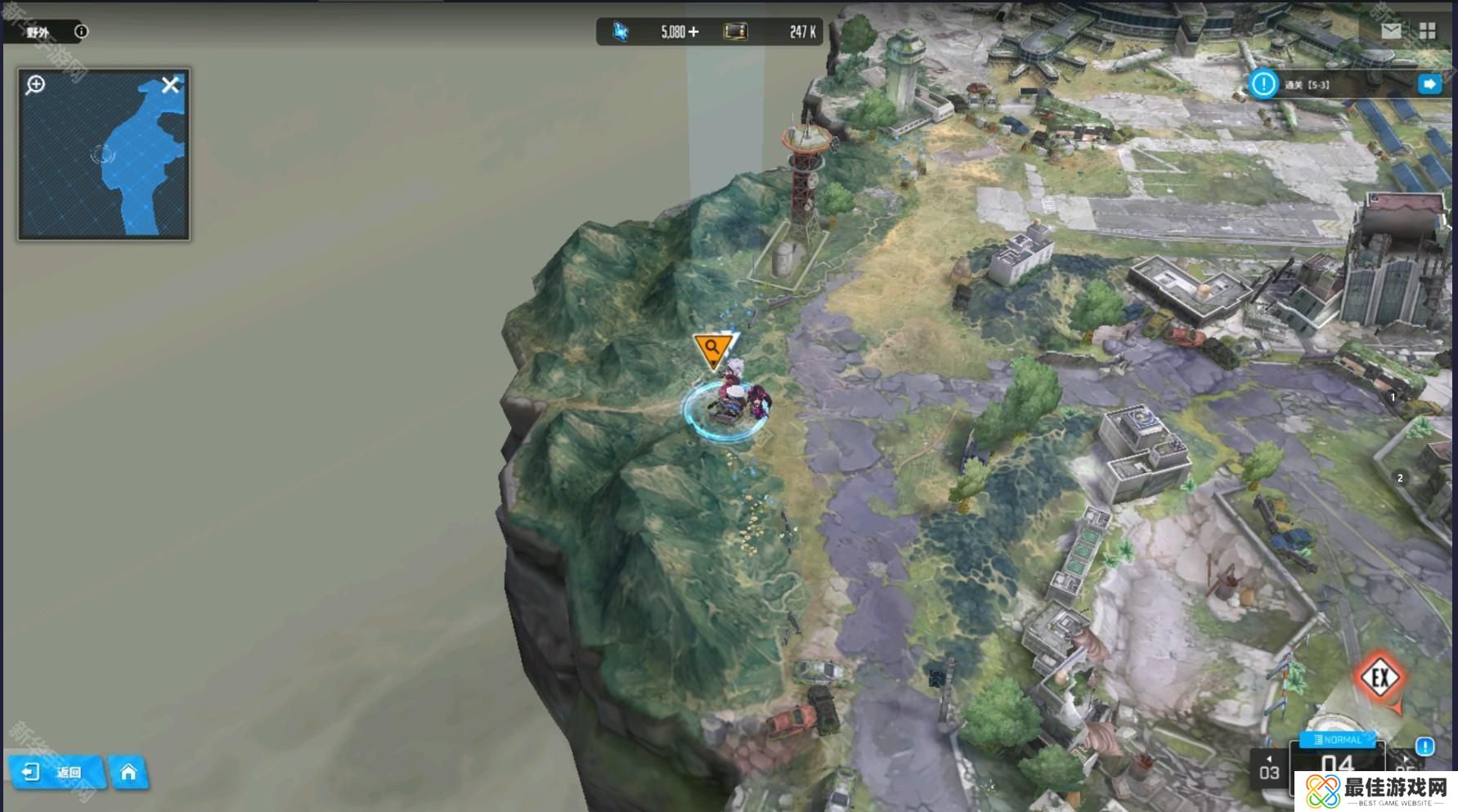Open the EX stage marker
Image resolution: width=1458 pixels, height=812 pixels.
pyautogui.click(x=1380, y=677)
